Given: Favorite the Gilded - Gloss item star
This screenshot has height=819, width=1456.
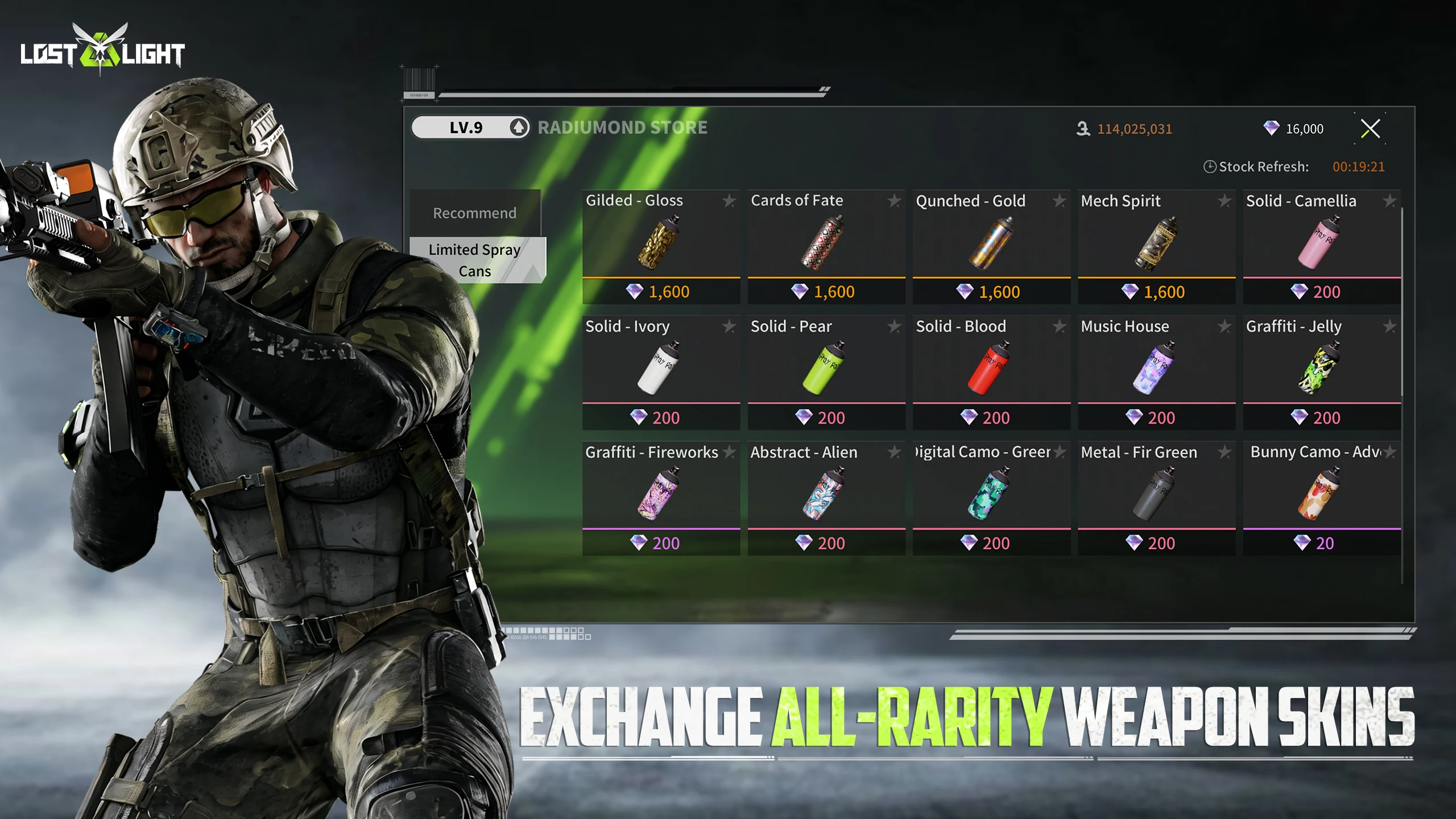Looking at the screenshot, I should pos(729,201).
